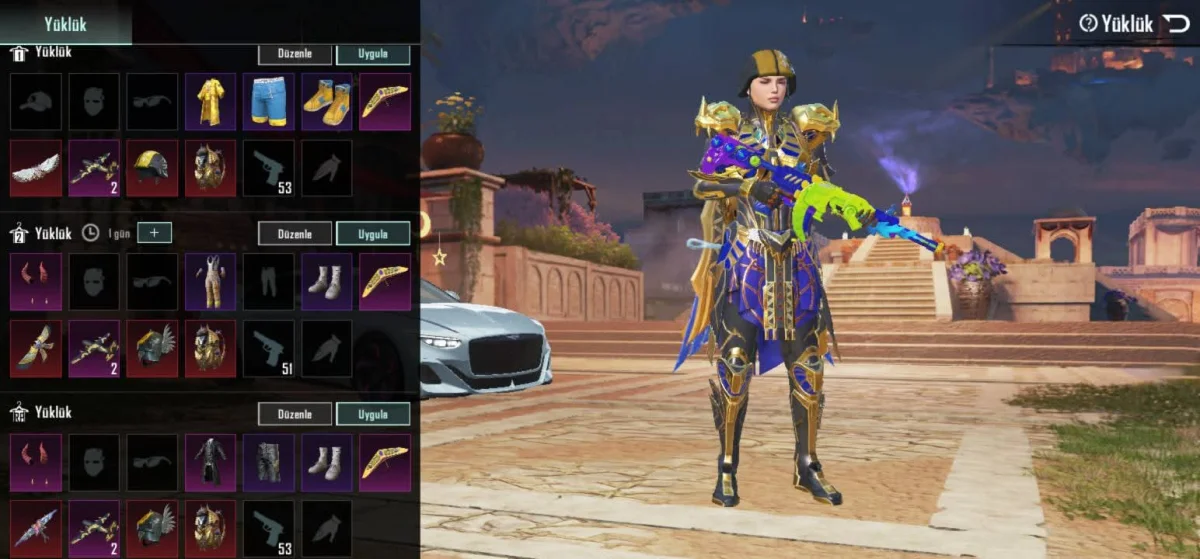Pick the golden eagle item slot
Viewport: 1200px width, 559px height.
(x=35, y=348)
